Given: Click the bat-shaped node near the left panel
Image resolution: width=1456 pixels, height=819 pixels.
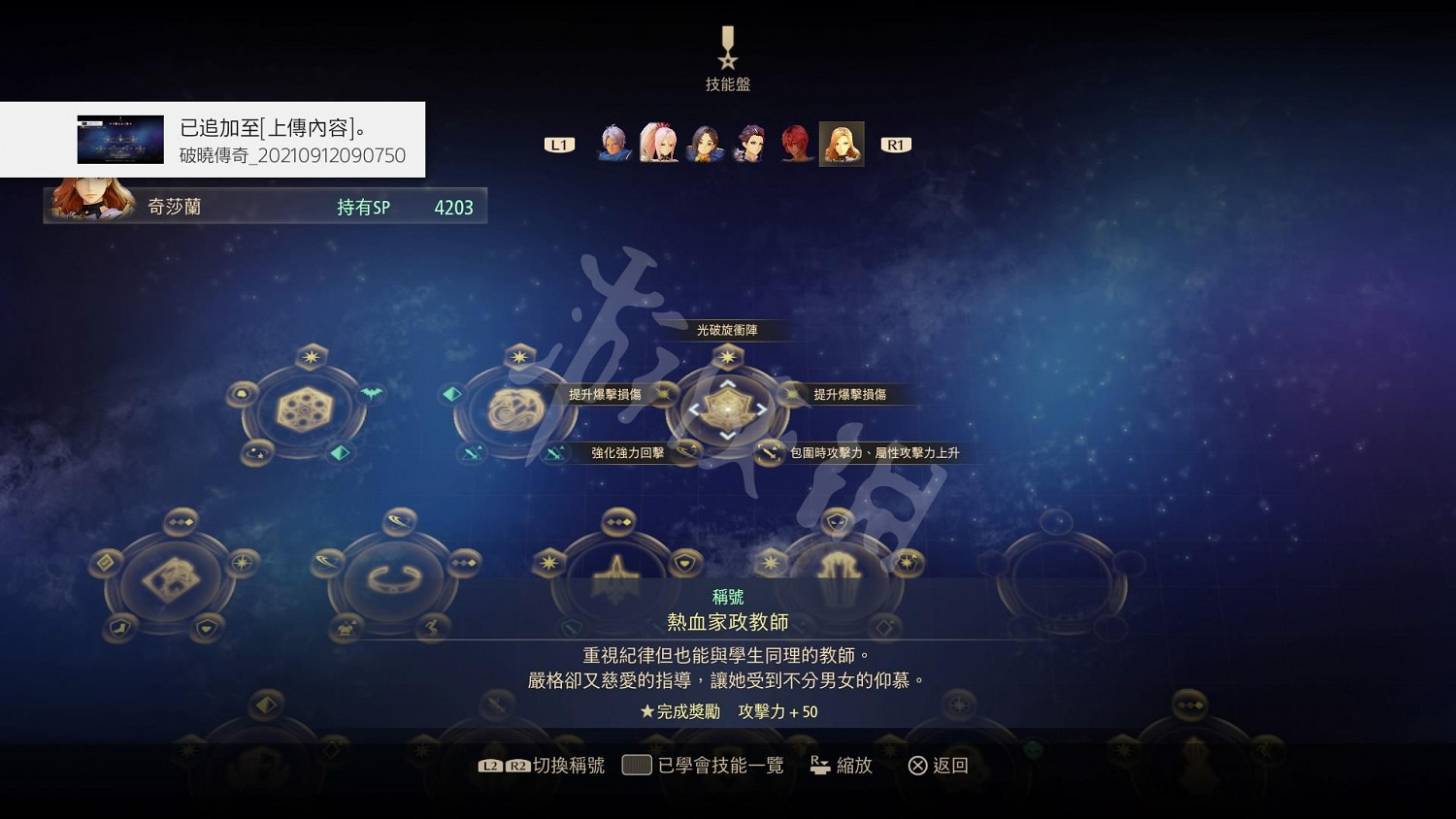Looking at the screenshot, I should (371, 393).
